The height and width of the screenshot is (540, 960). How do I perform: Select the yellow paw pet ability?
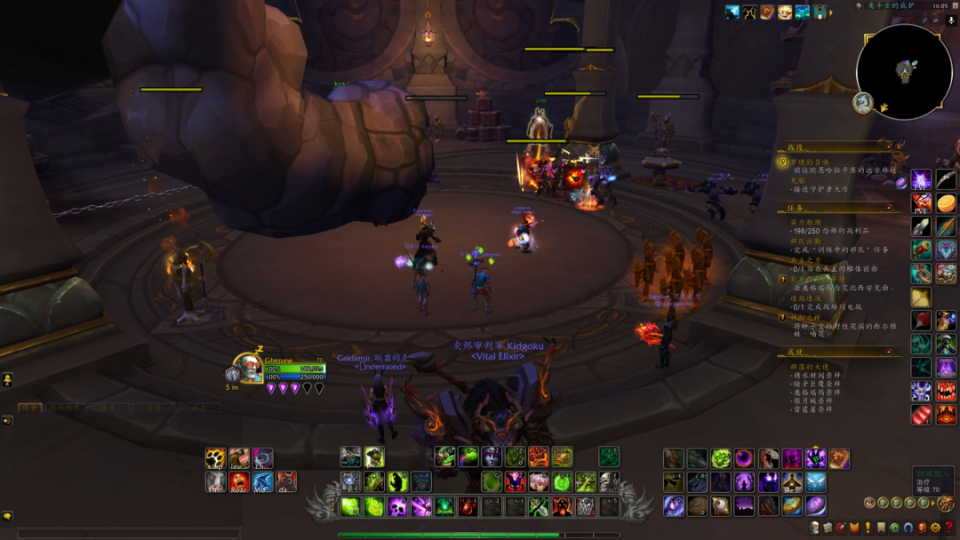coord(215,458)
